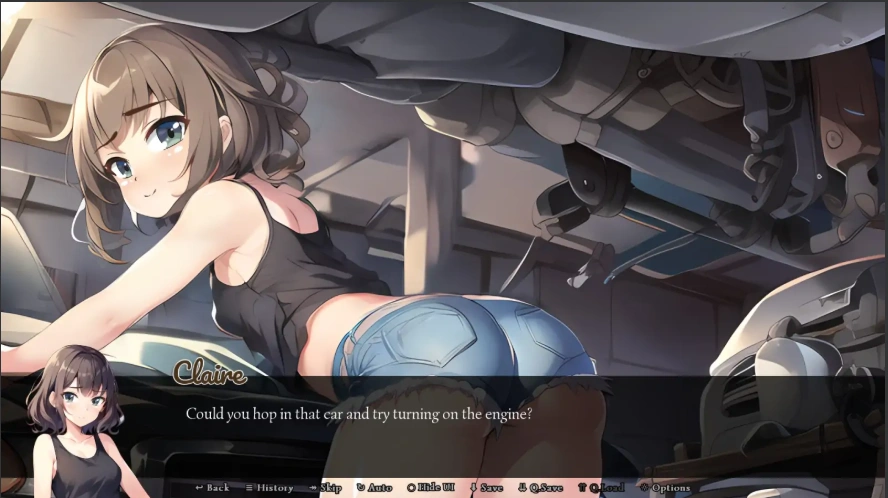Screen dimensions: 888x498
Task: Toggle Auto advance mode
Action: (x=375, y=488)
